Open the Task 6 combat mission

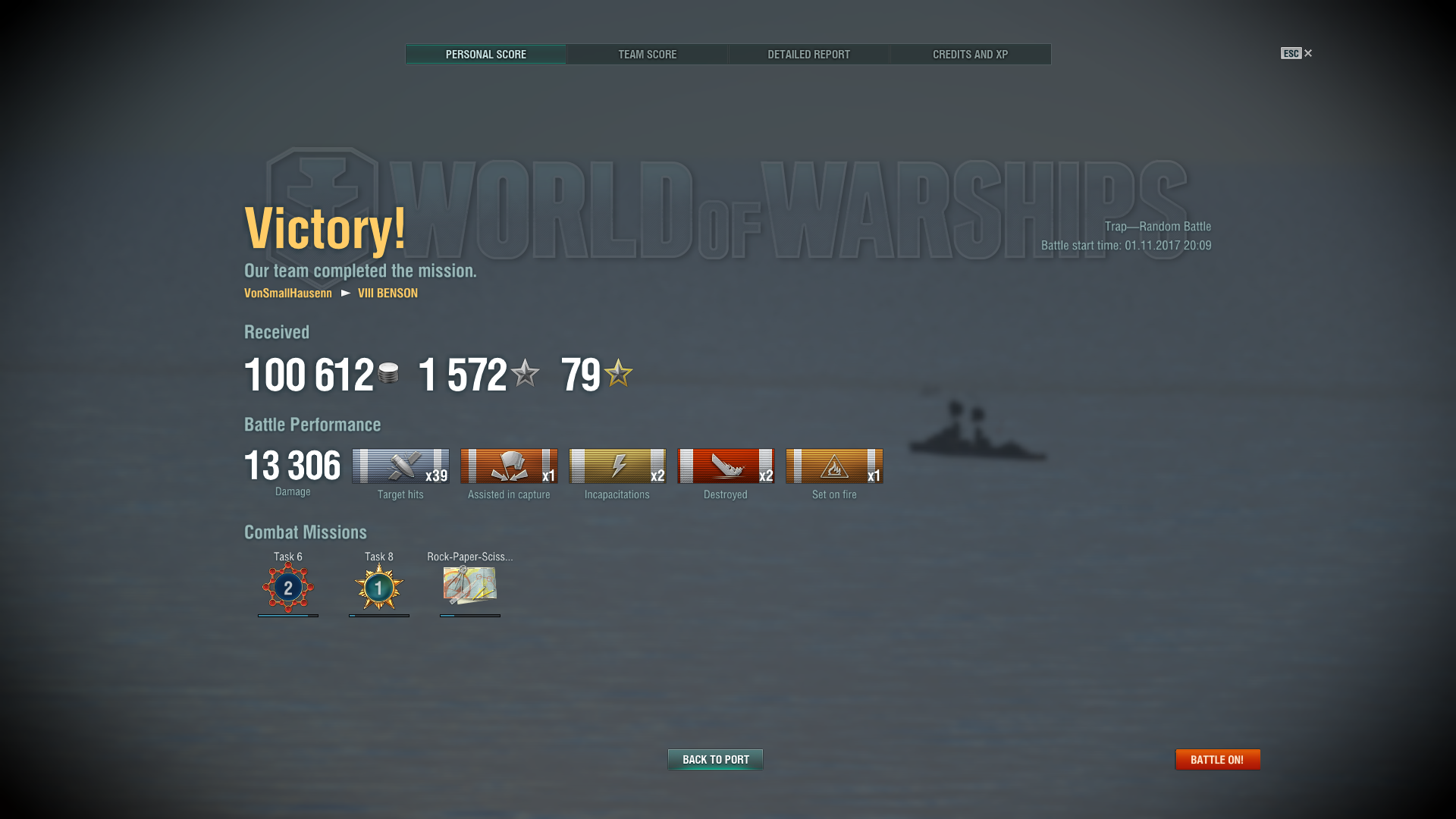click(288, 587)
